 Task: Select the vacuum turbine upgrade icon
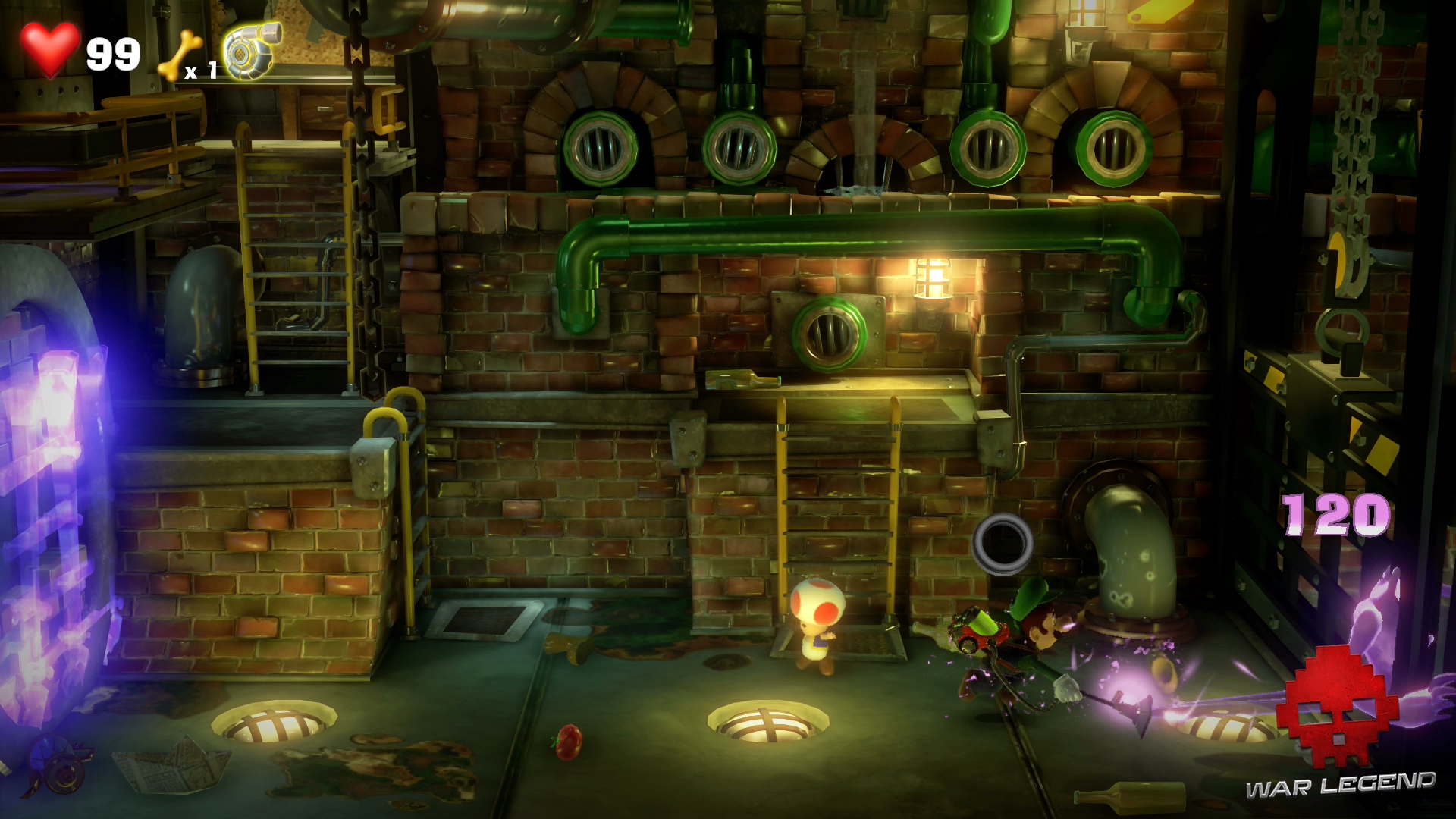[x=253, y=50]
